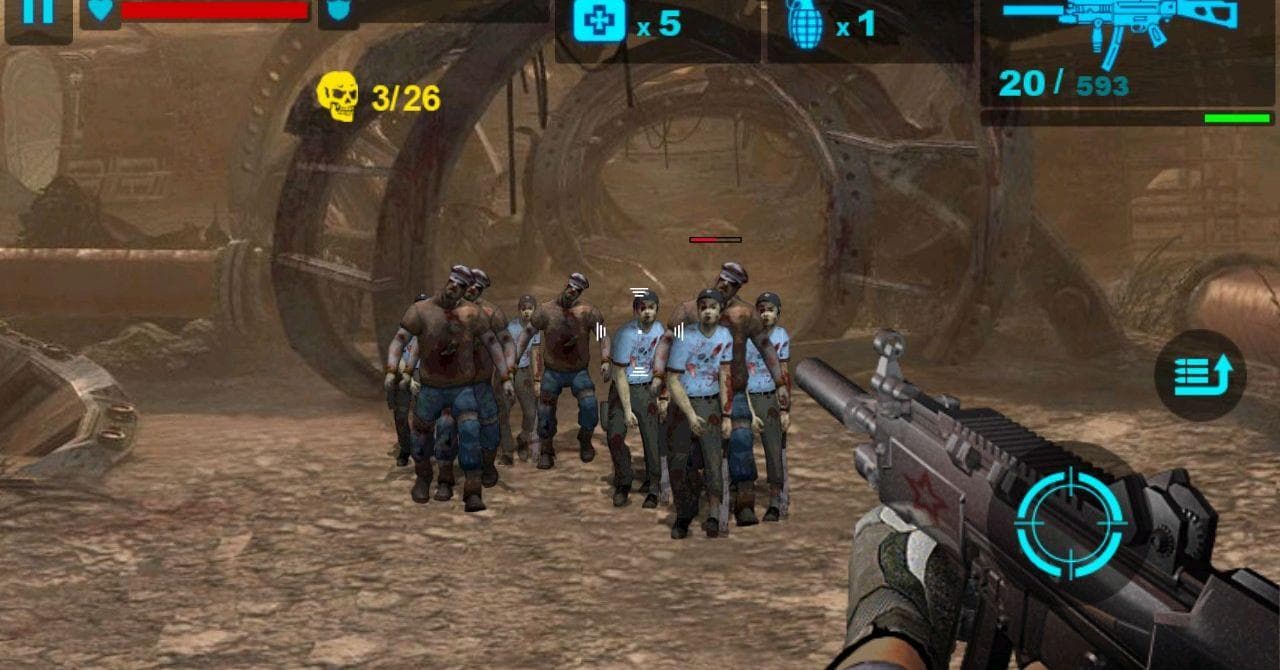Throw a grenade using the grenade icon
Screen dimensions: 1280x670
[804, 25]
